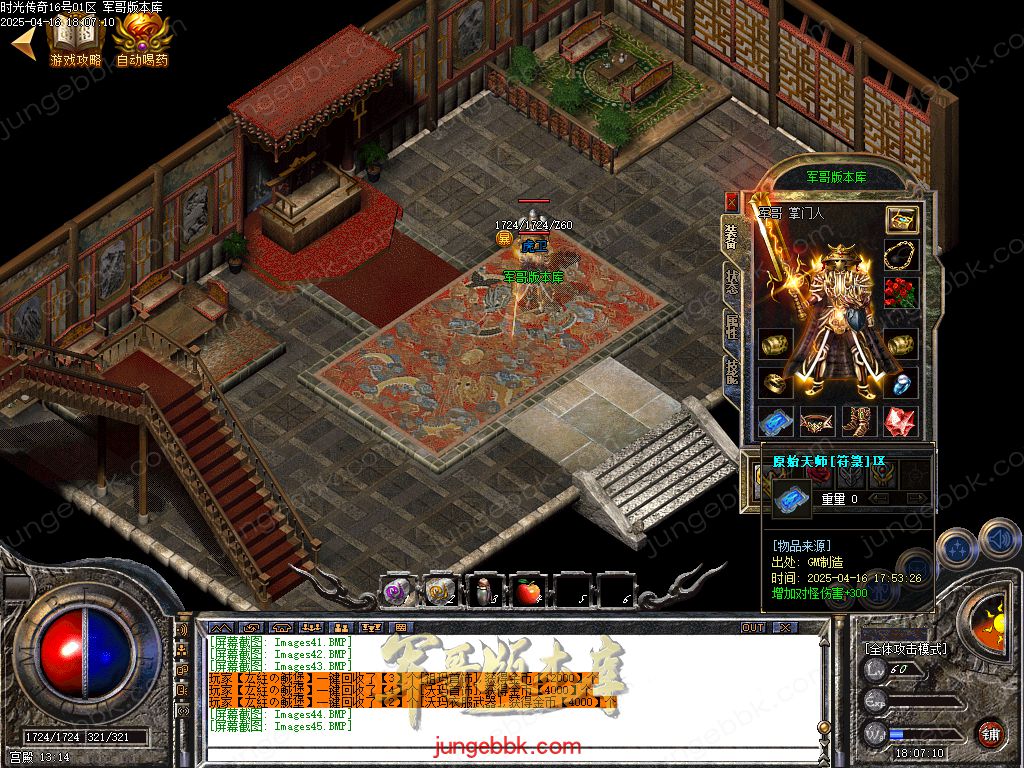The width and height of the screenshot is (1024, 768).
Task: Select the blue gem ring slot
Action: click(901, 382)
